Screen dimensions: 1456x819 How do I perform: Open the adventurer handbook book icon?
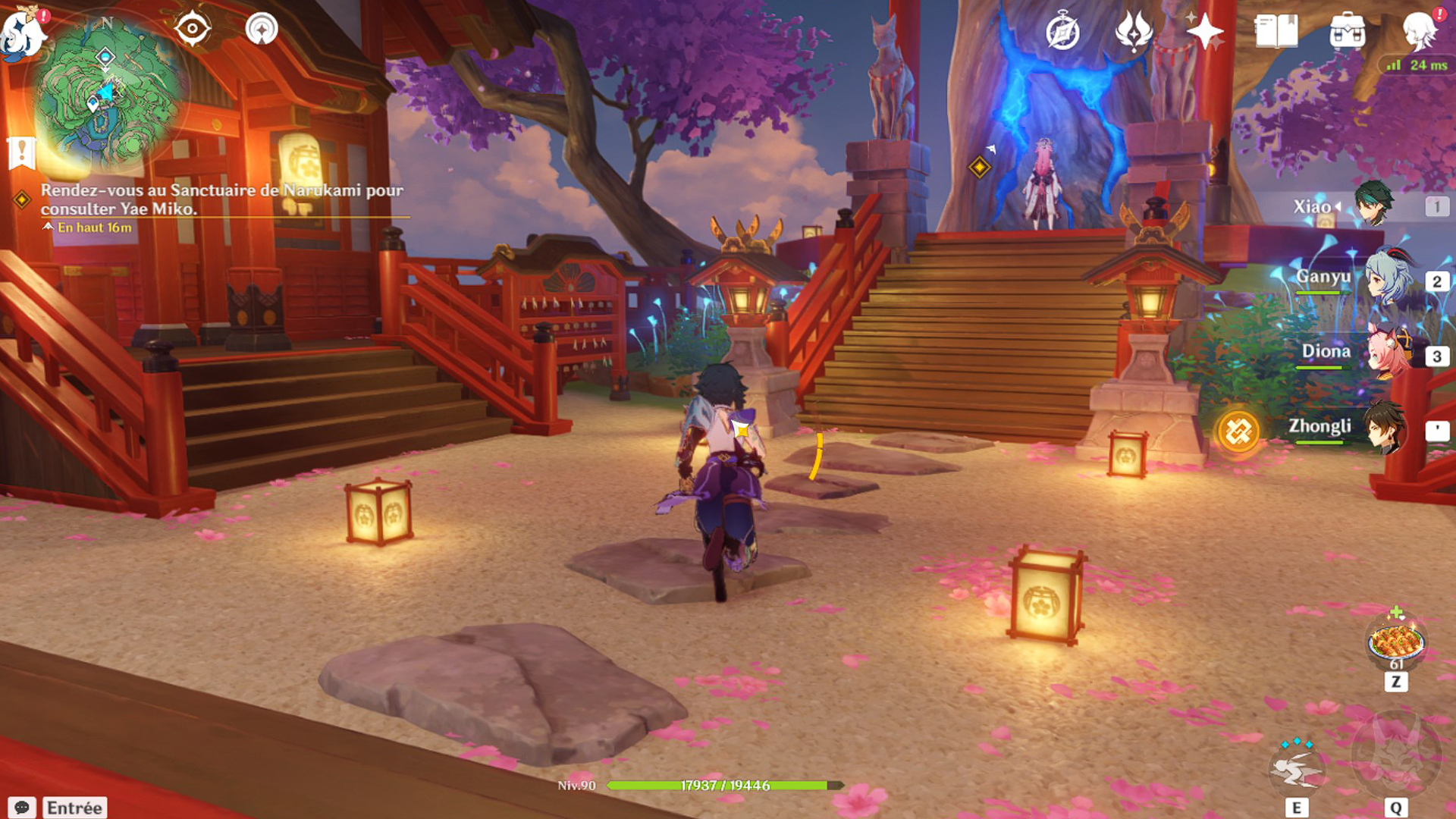coord(1276,32)
